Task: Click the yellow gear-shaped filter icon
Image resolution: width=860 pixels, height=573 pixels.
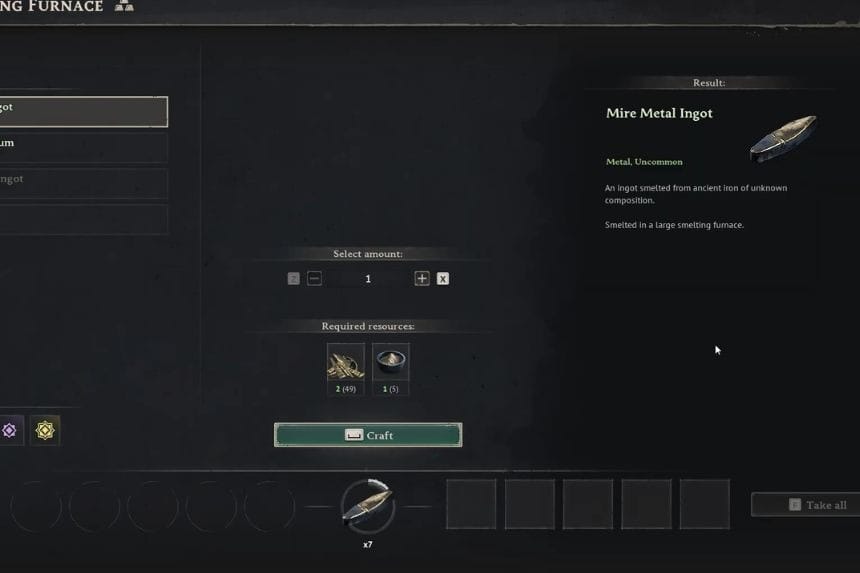Action: point(45,431)
